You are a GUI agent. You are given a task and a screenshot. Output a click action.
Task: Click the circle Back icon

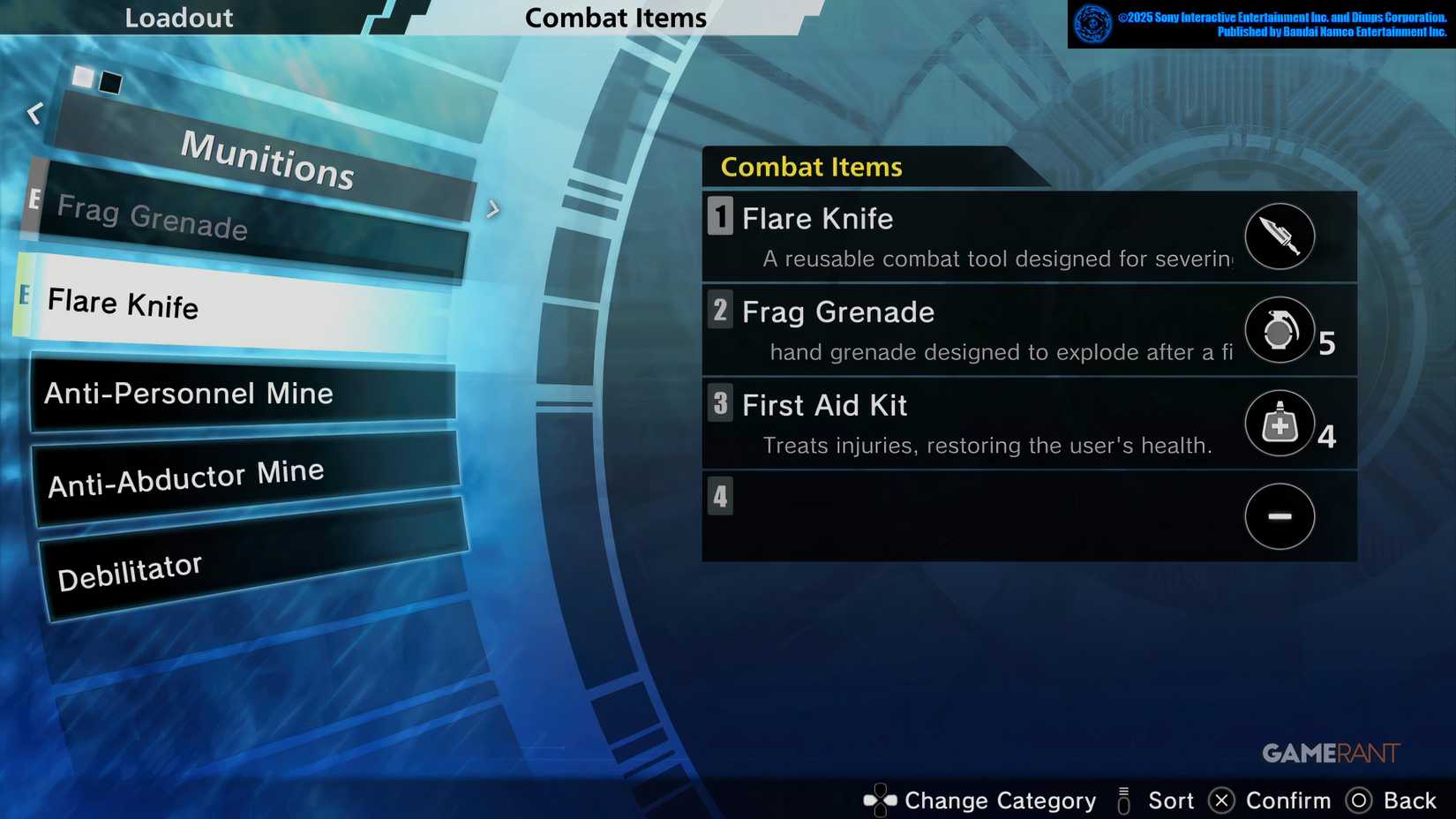tap(1358, 800)
